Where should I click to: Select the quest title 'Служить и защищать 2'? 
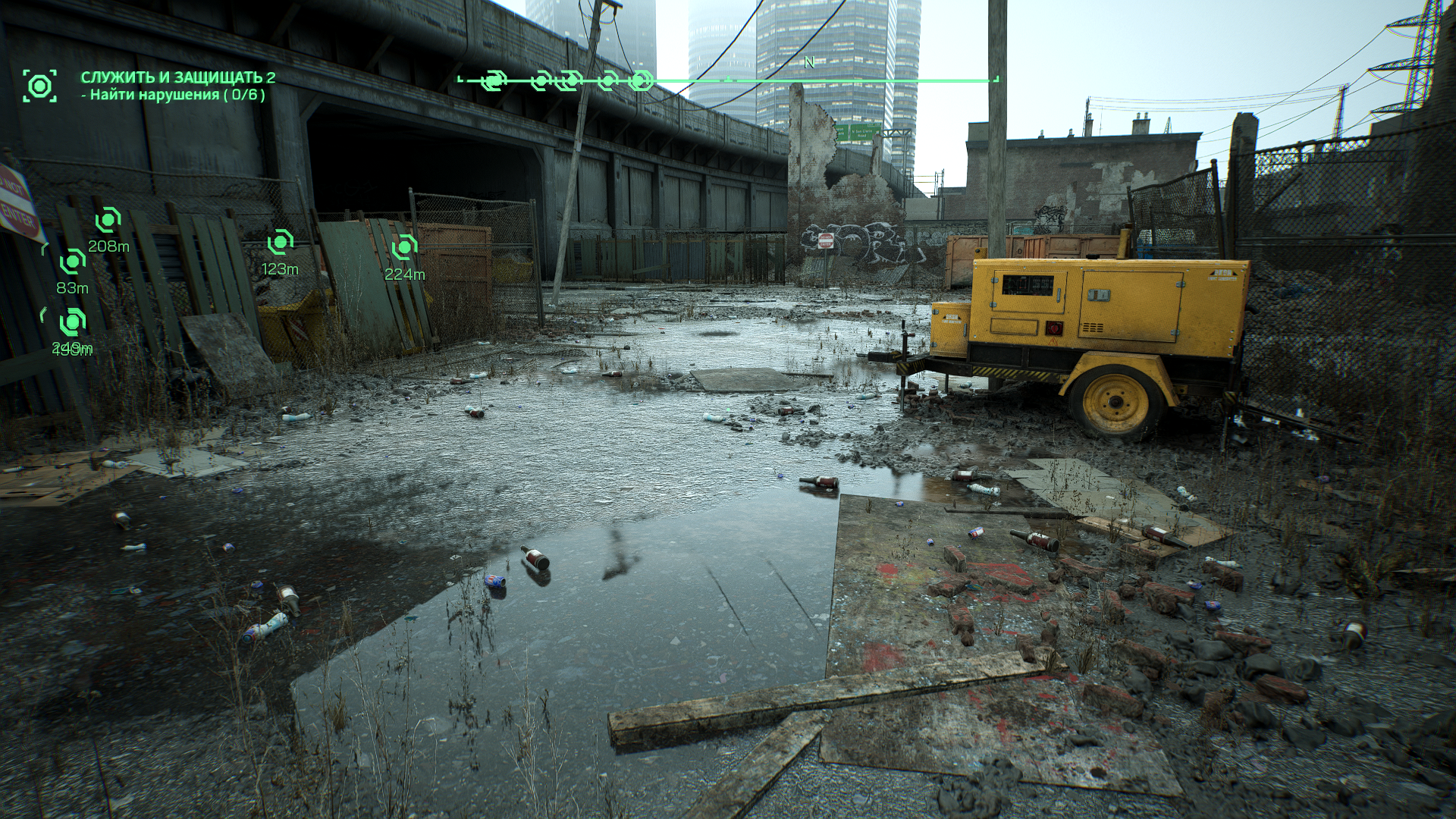click(x=178, y=77)
